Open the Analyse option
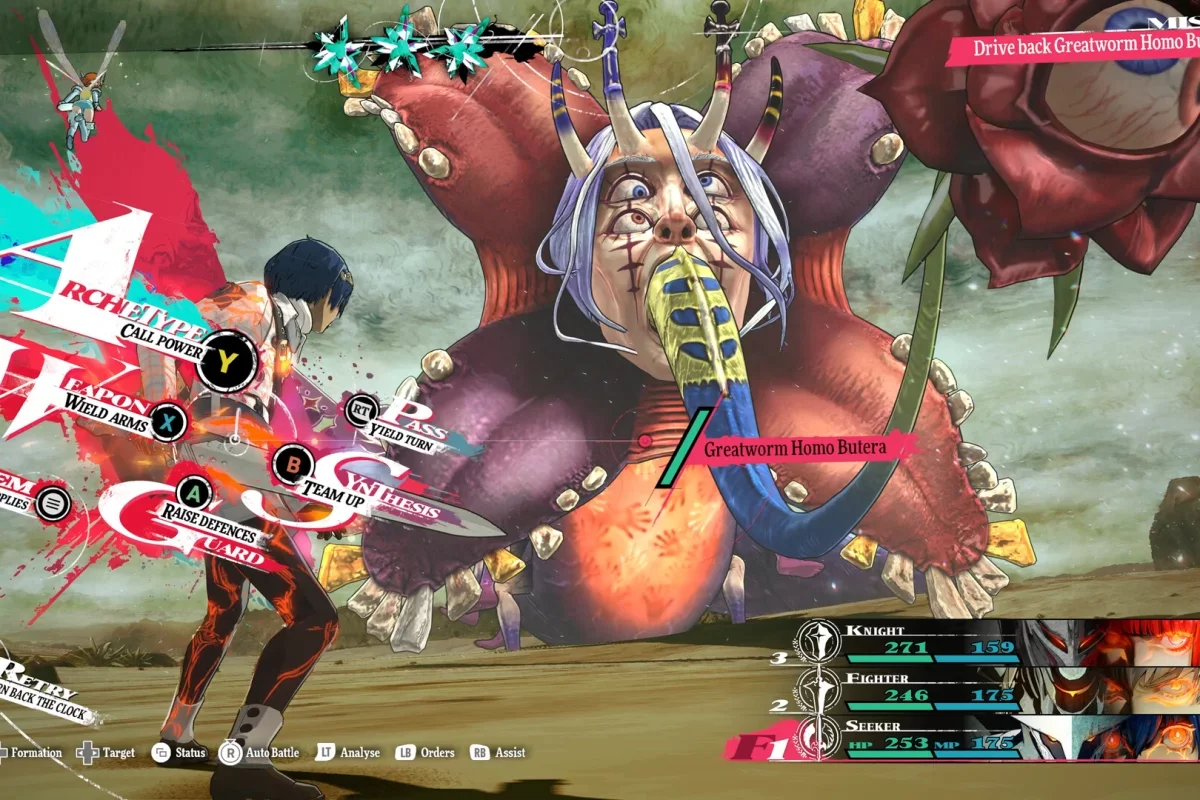This screenshot has height=800, width=1200. pyautogui.click(x=348, y=753)
